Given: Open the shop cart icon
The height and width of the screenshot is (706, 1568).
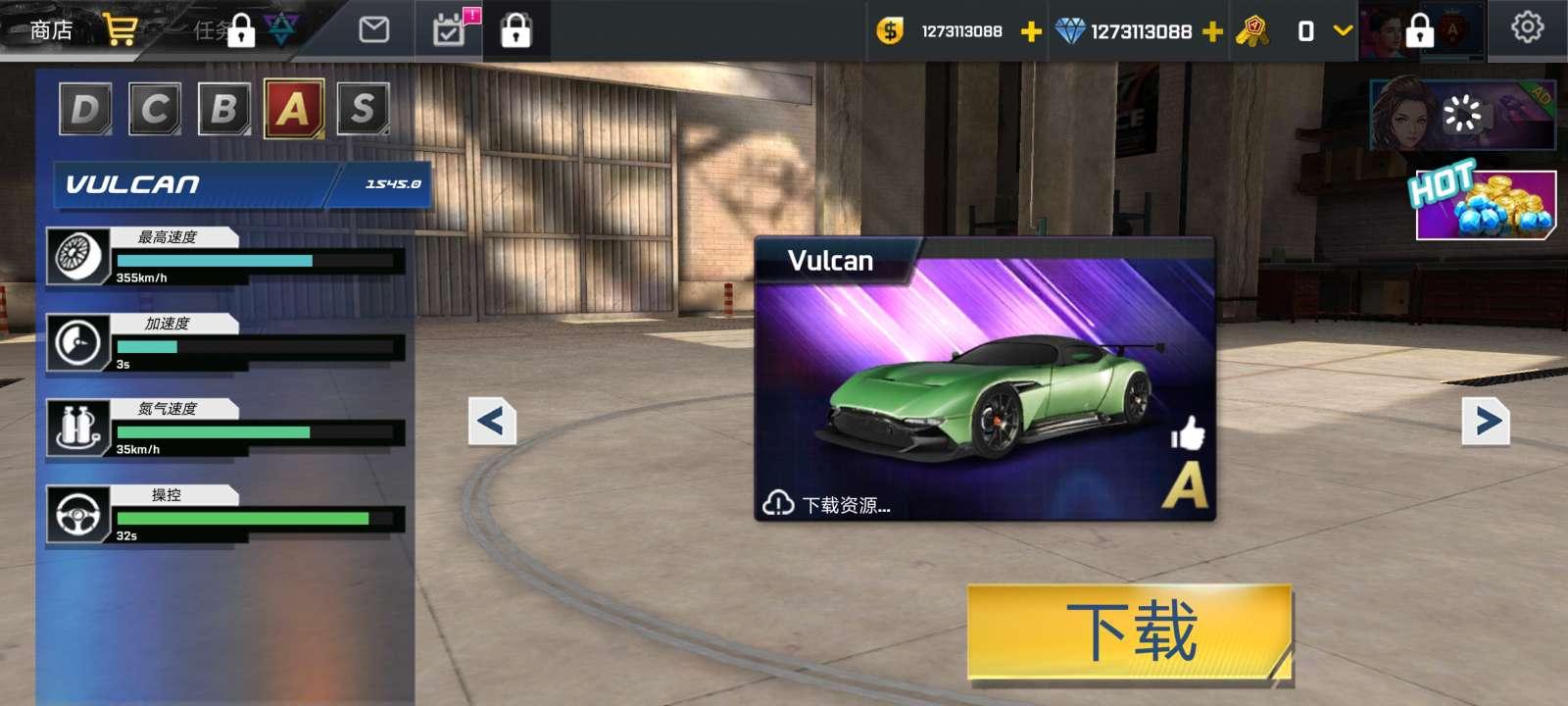Looking at the screenshot, I should point(120,29).
